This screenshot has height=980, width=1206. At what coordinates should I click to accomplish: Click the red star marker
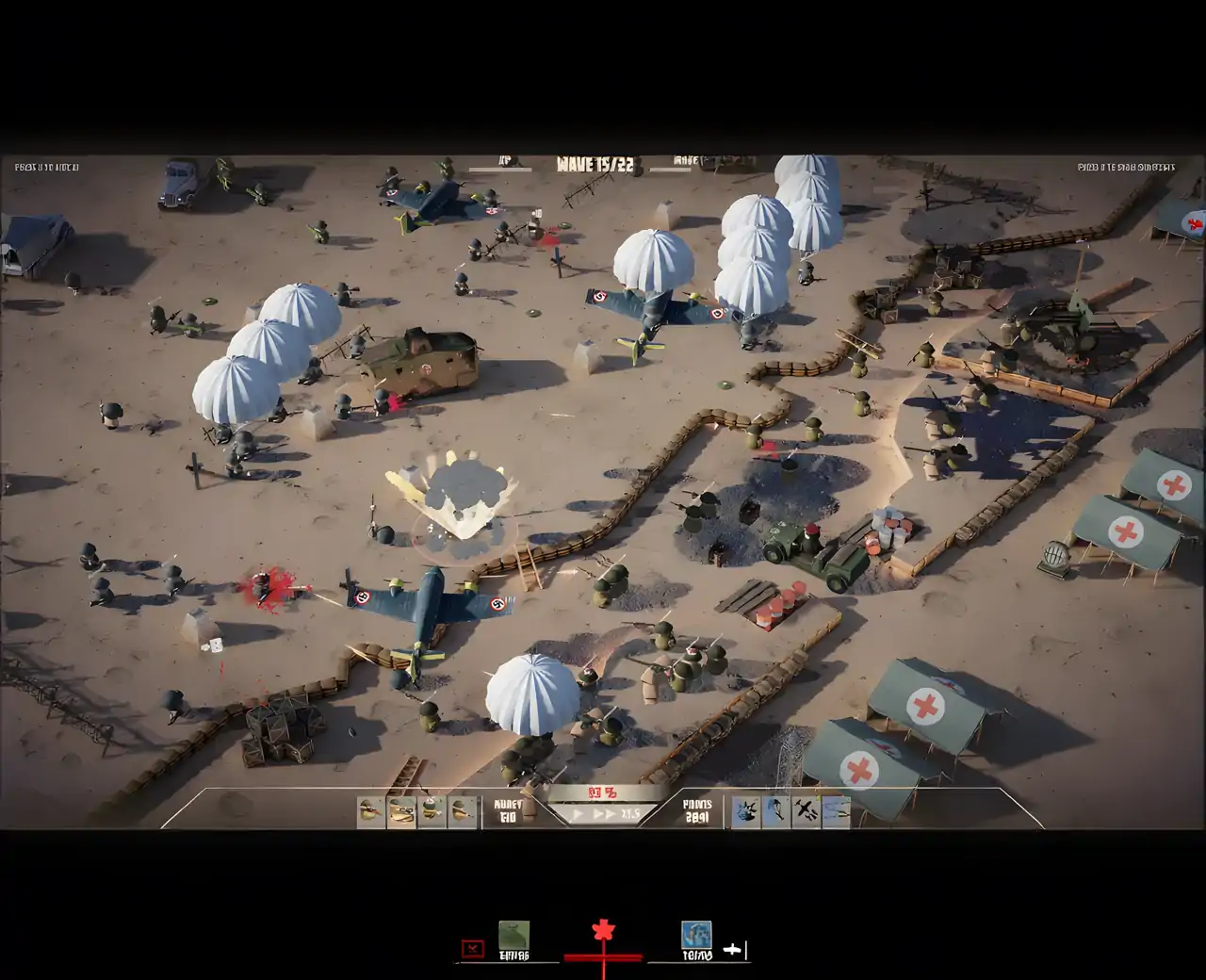(x=603, y=932)
